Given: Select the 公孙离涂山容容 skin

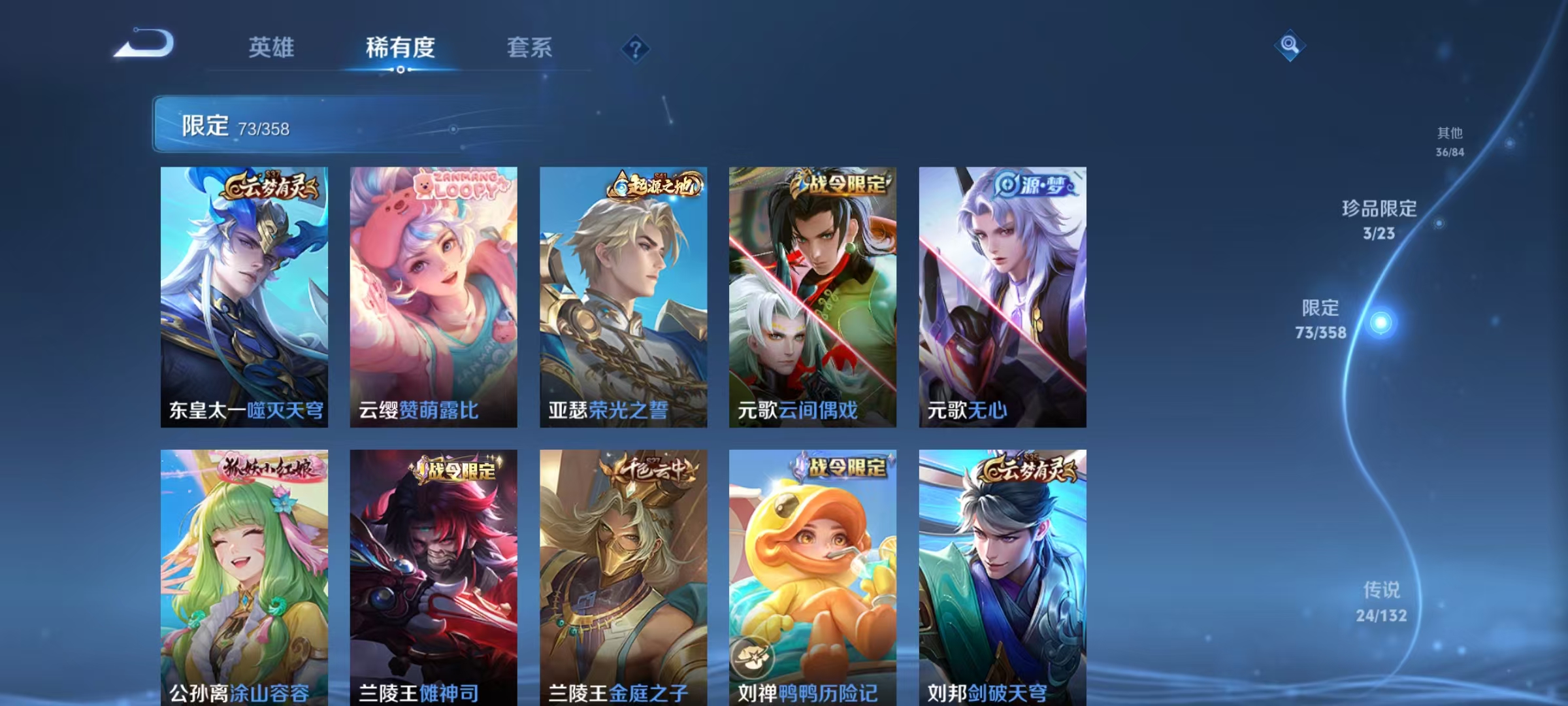Looking at the screenshot, I should (246, 569).
